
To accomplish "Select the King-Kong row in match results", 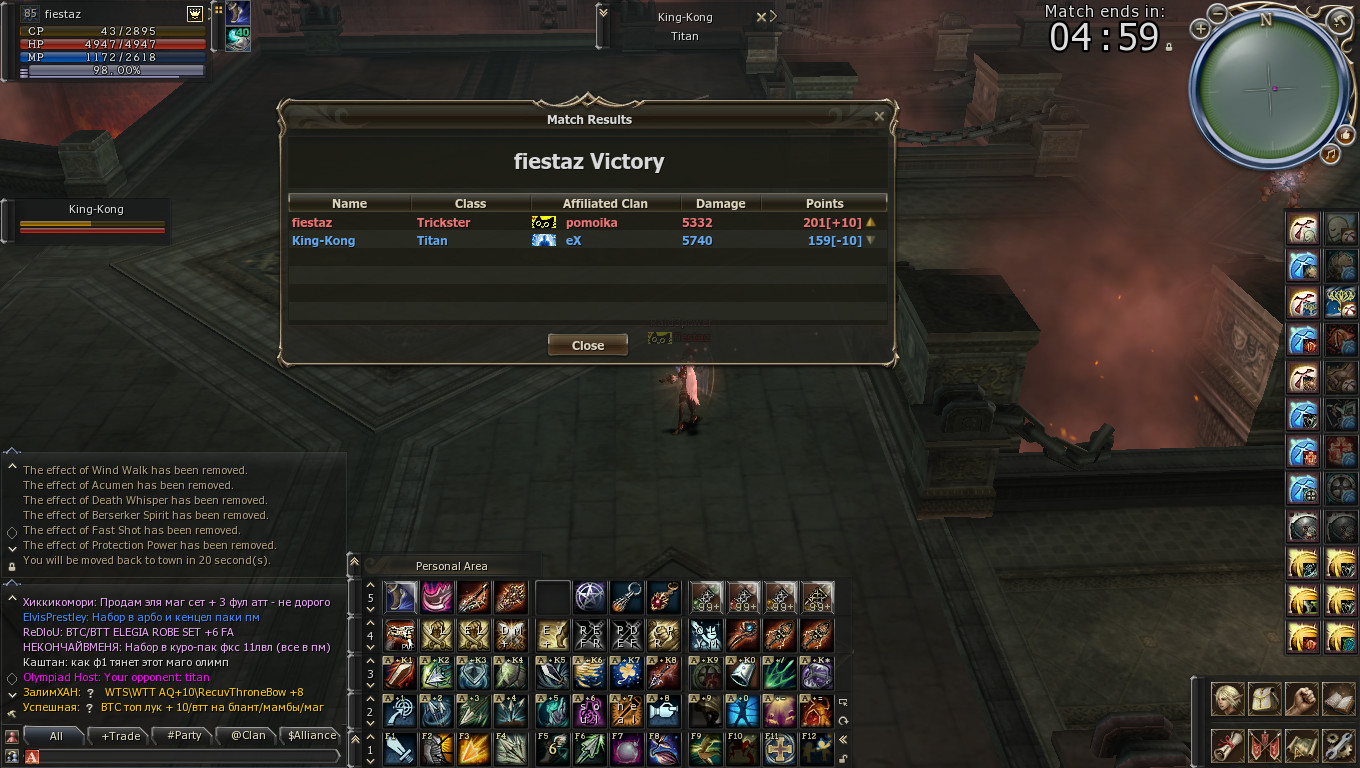I will point(587,241).
